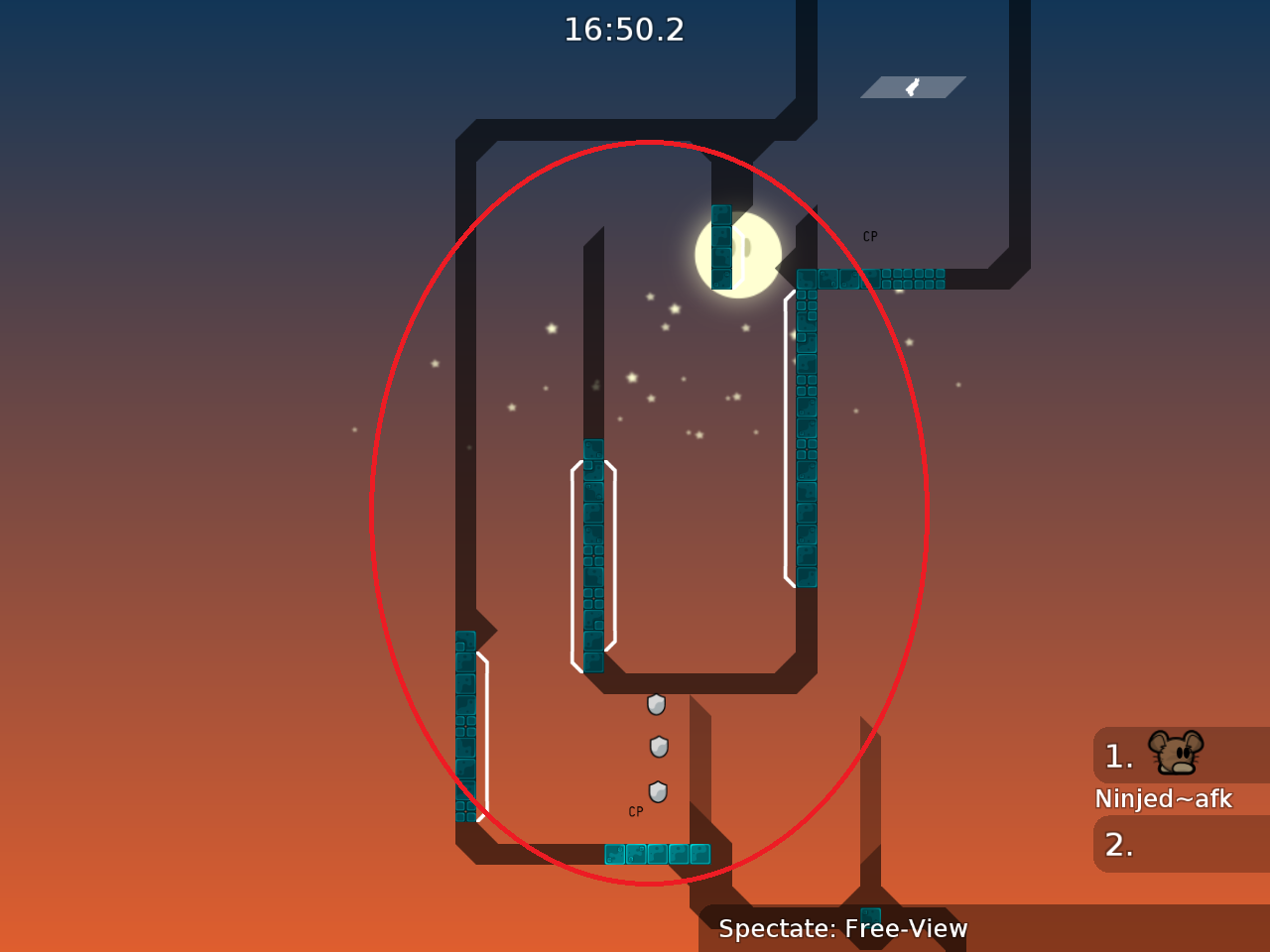Click the topmost armor shield pickup
1270x952 pixels.
(x=656, y=705)
